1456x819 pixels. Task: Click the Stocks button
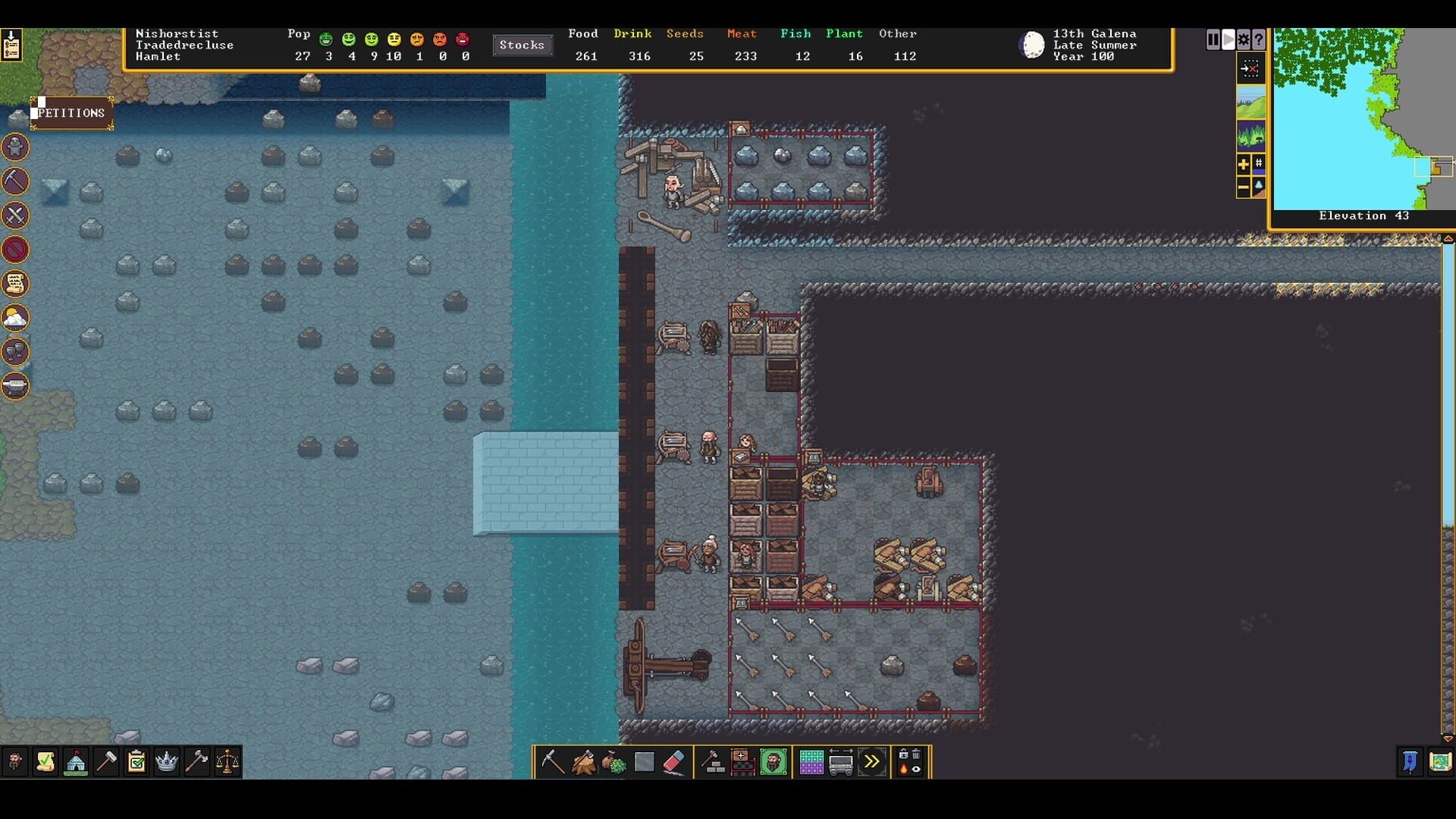point(522,45)
